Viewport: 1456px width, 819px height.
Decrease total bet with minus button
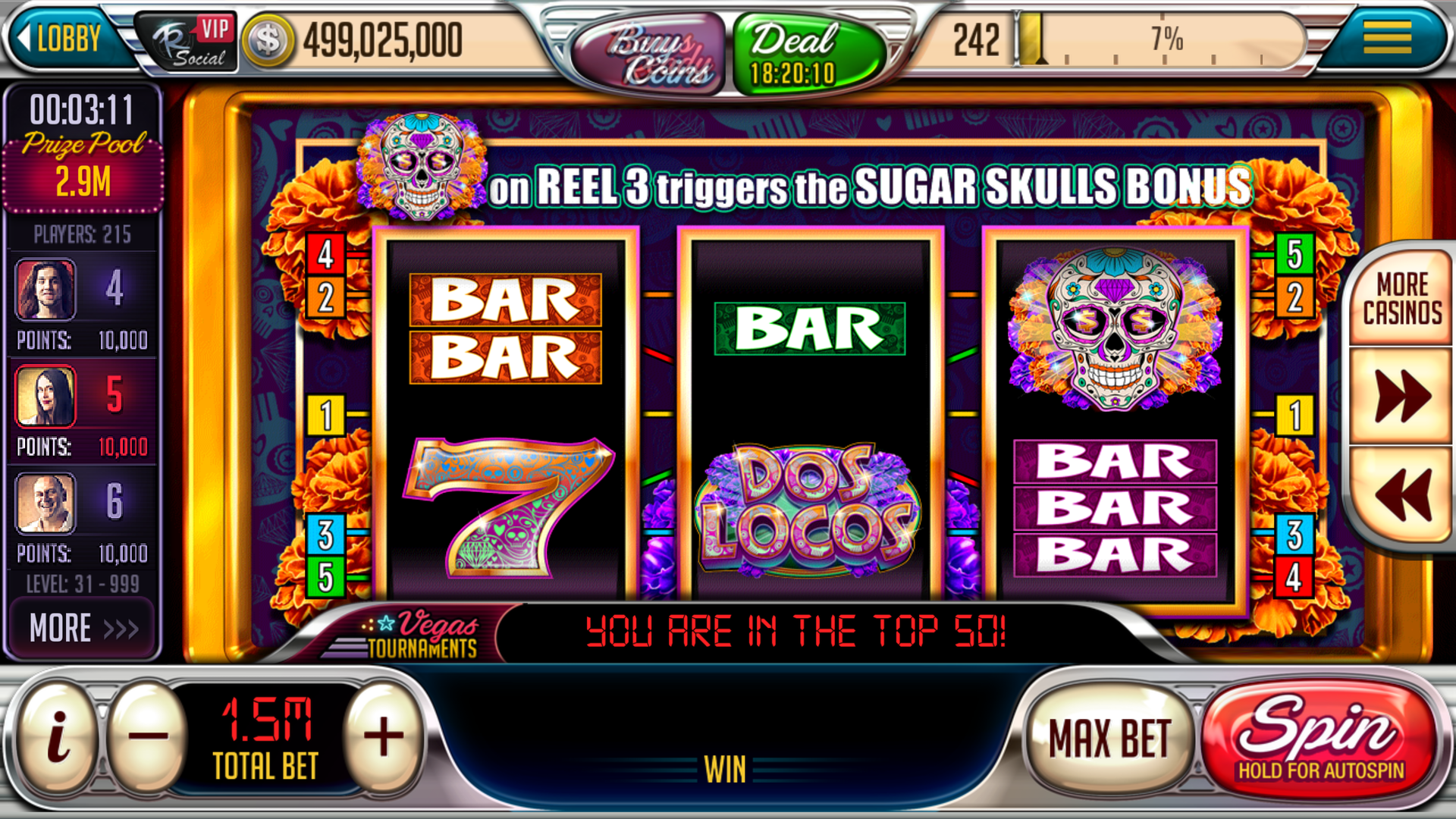click(148, 736)
